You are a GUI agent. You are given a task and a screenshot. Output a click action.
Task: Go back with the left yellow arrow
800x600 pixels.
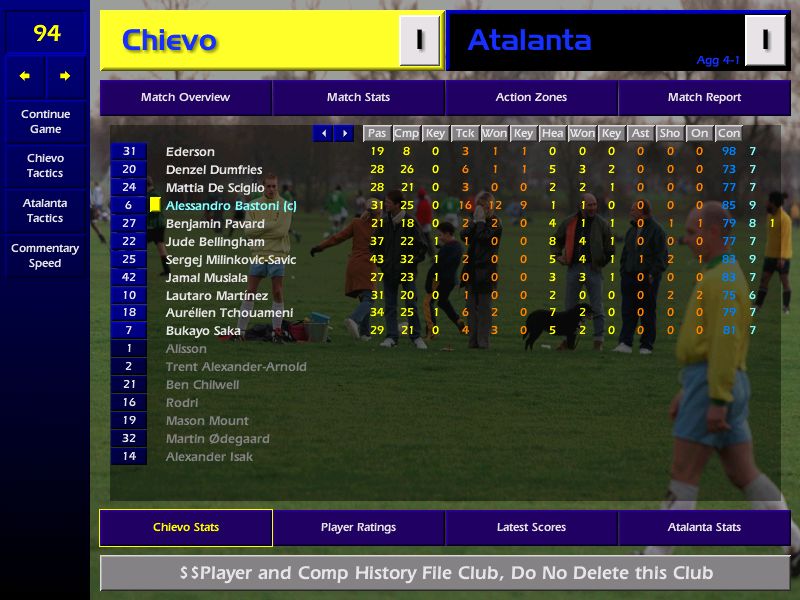pos(25,76)
